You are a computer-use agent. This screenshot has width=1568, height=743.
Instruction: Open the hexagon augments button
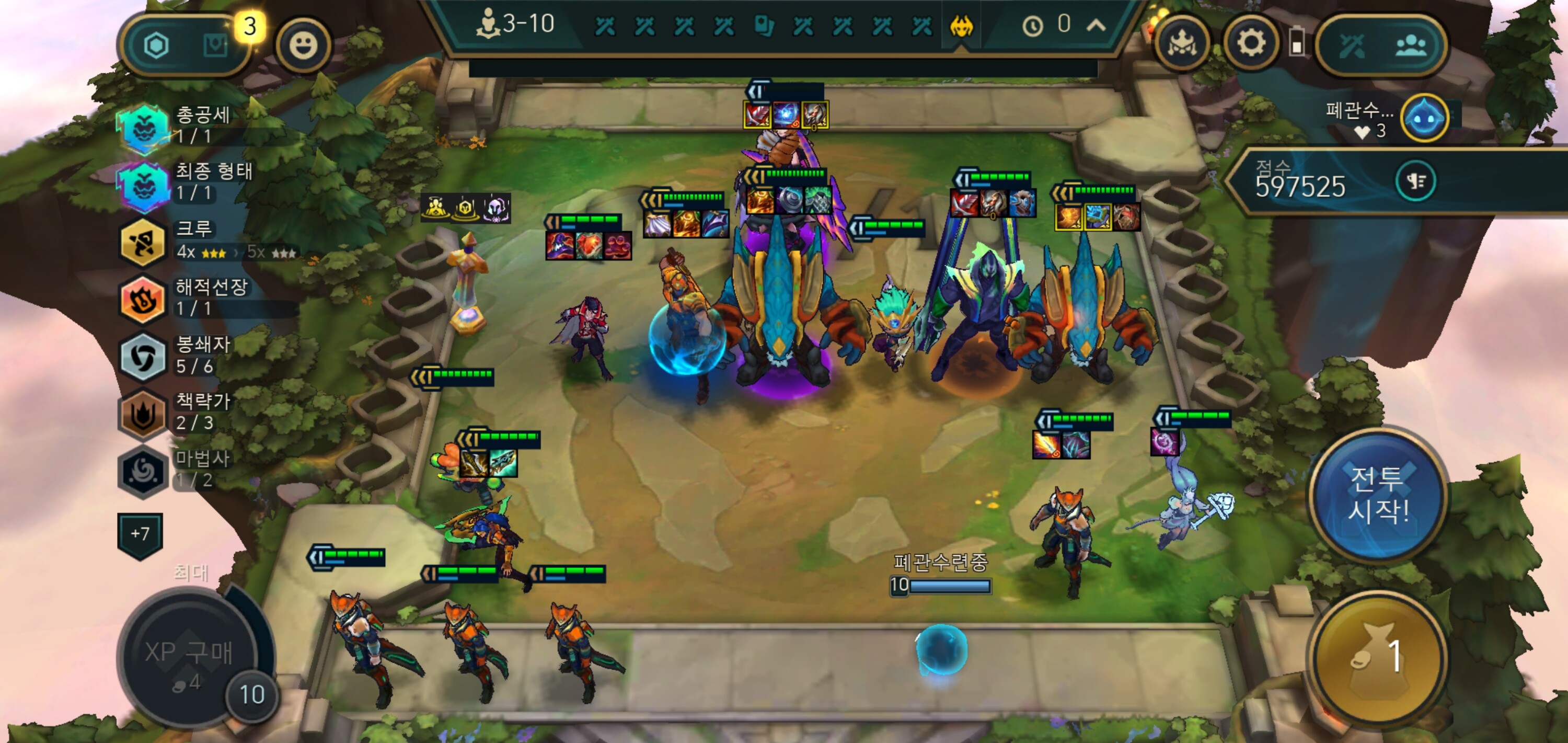pos(156,45)
